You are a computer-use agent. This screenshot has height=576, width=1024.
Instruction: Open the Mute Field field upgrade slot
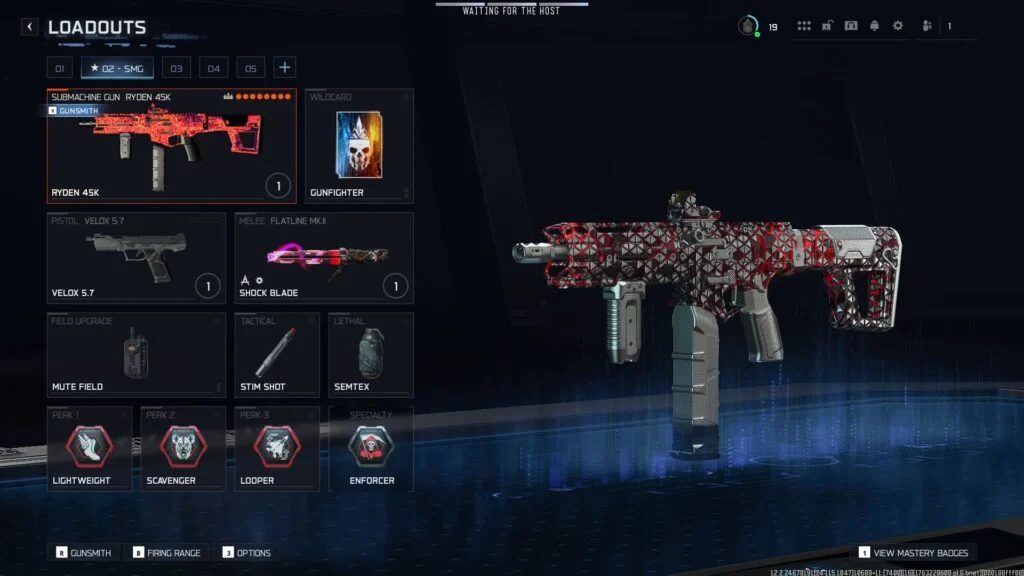point(136,355)
